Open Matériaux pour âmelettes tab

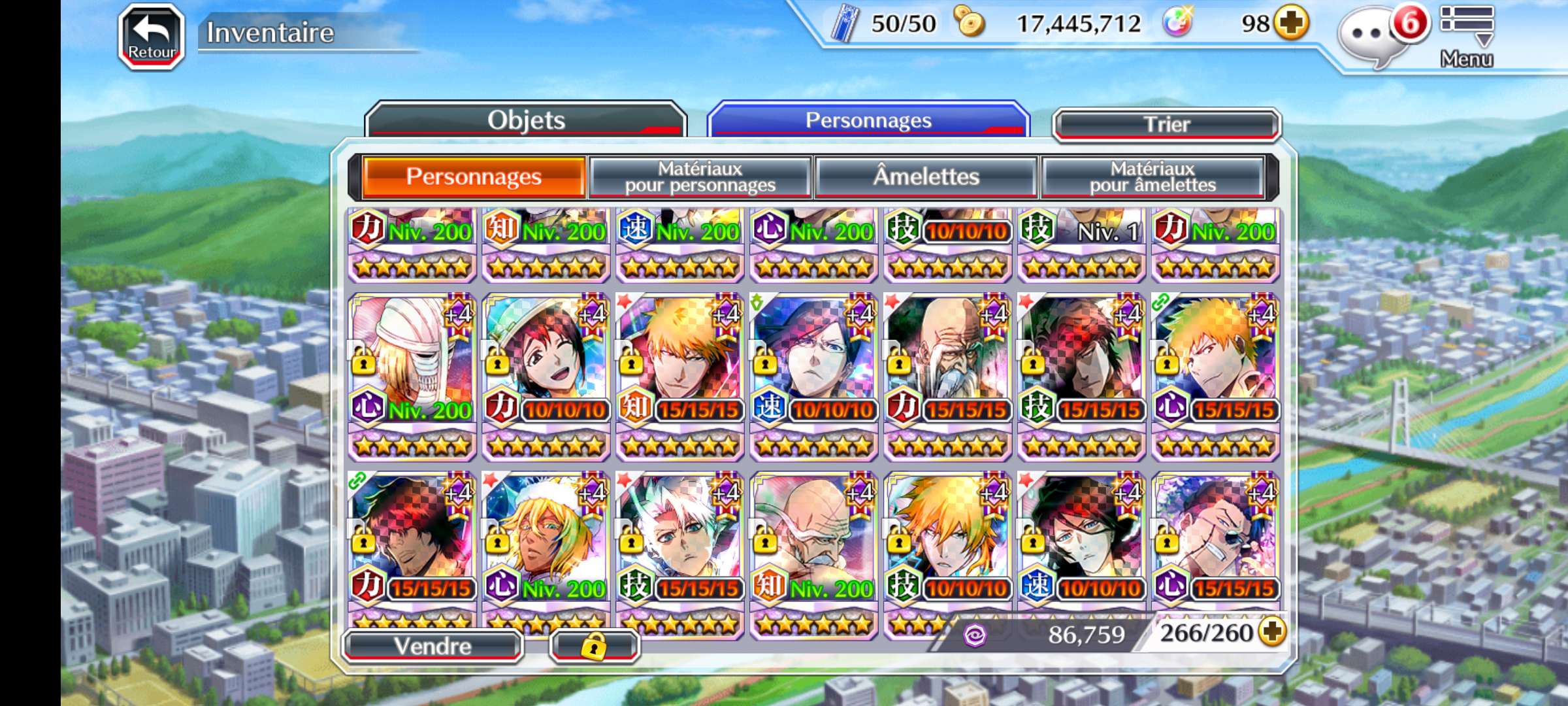point(1152,176)
